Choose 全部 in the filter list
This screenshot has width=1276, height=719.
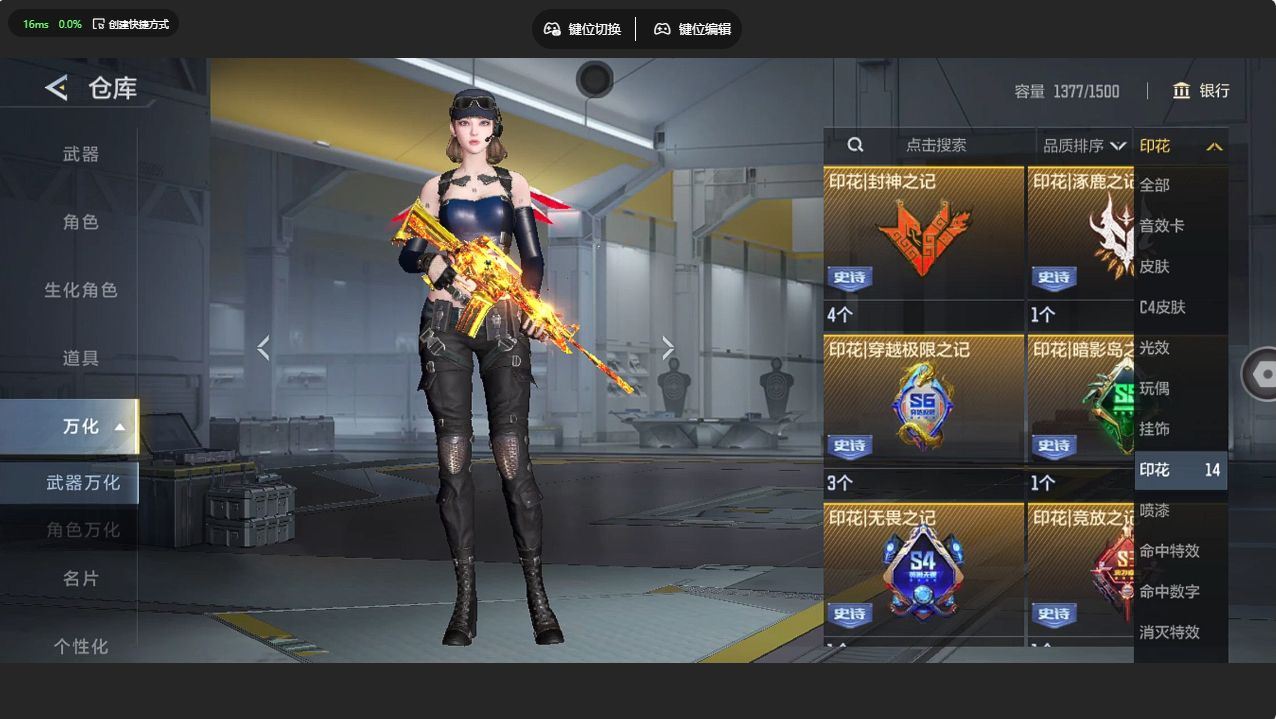(x=1155, y=185)
